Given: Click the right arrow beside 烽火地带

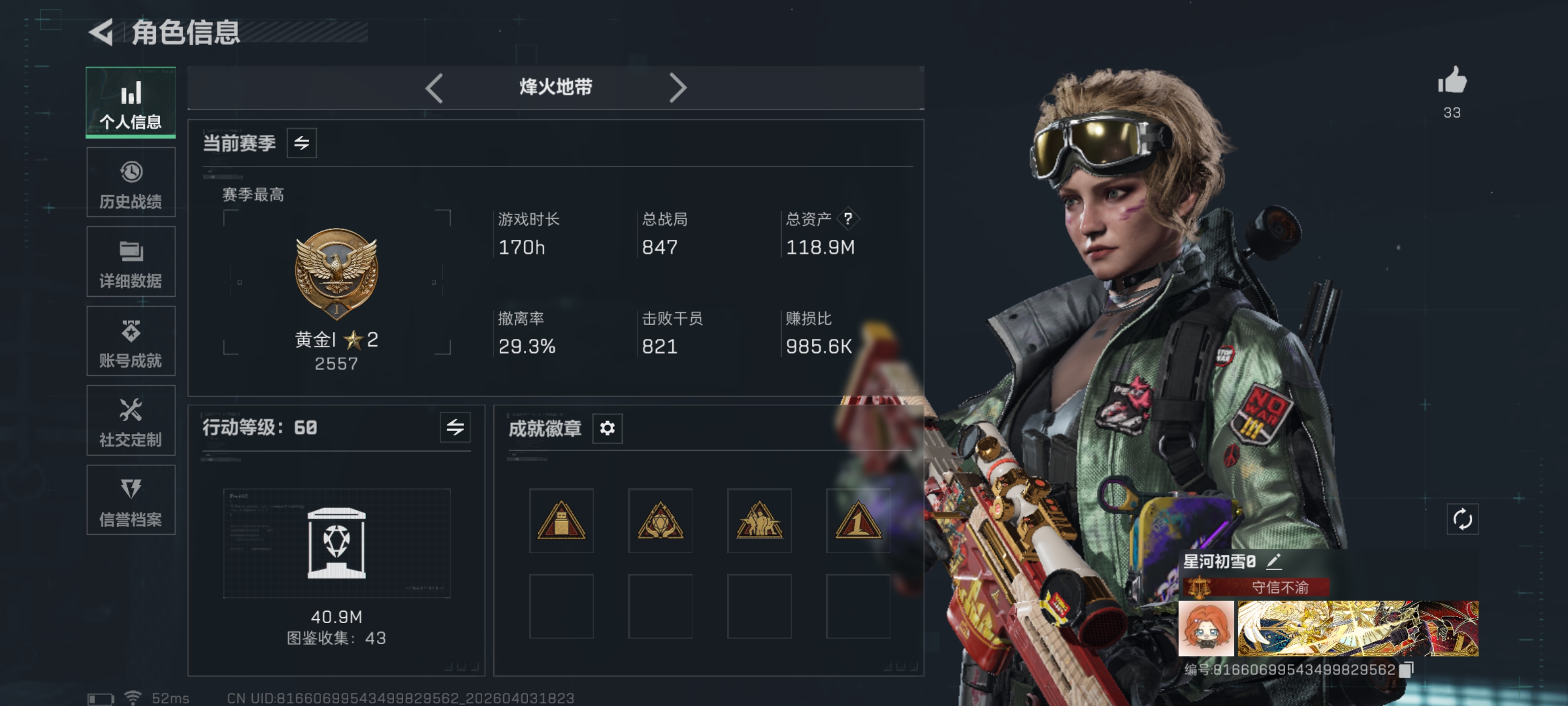Looking at the screenshot, I should tap(678, 88).
